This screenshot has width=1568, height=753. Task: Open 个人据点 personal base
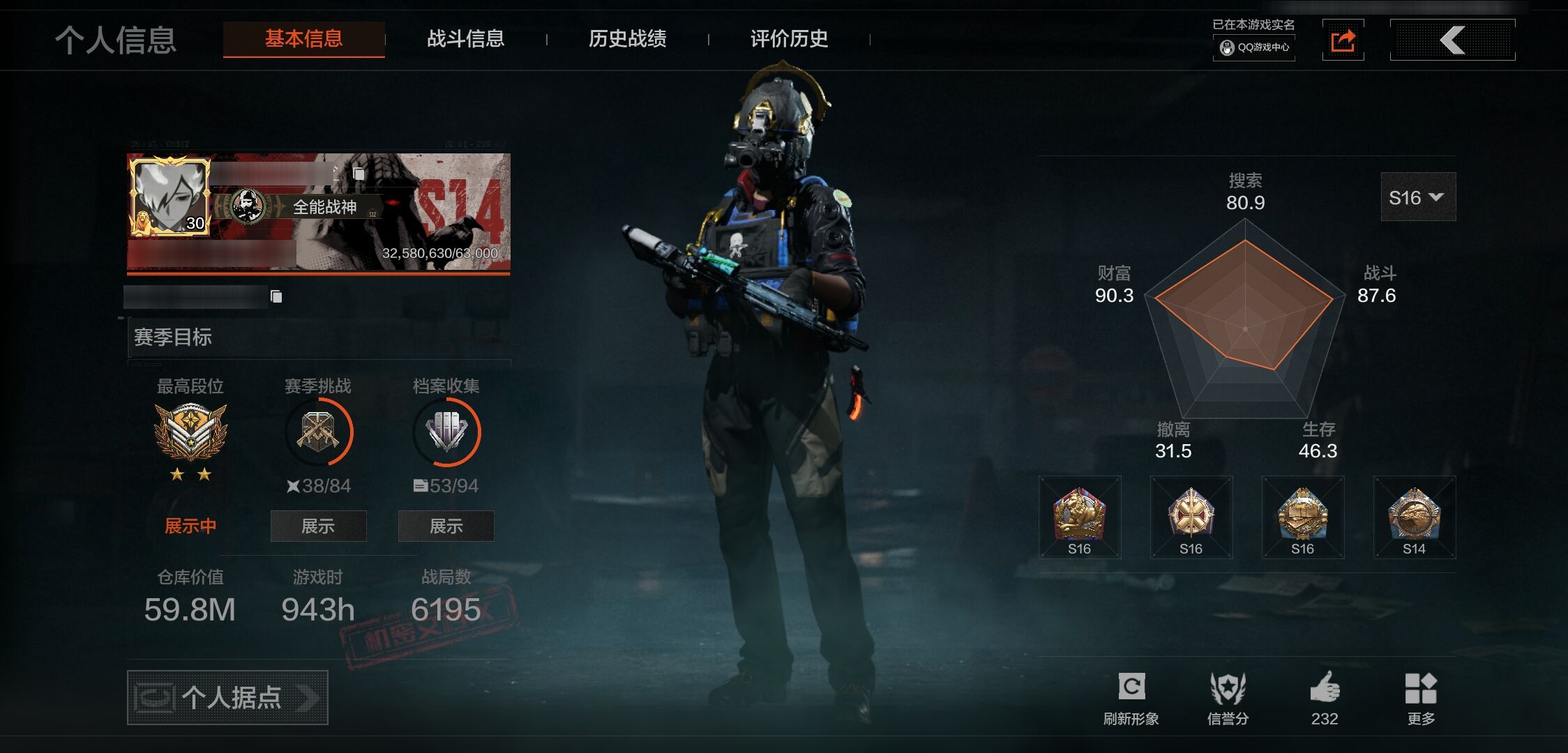(227, 697)
